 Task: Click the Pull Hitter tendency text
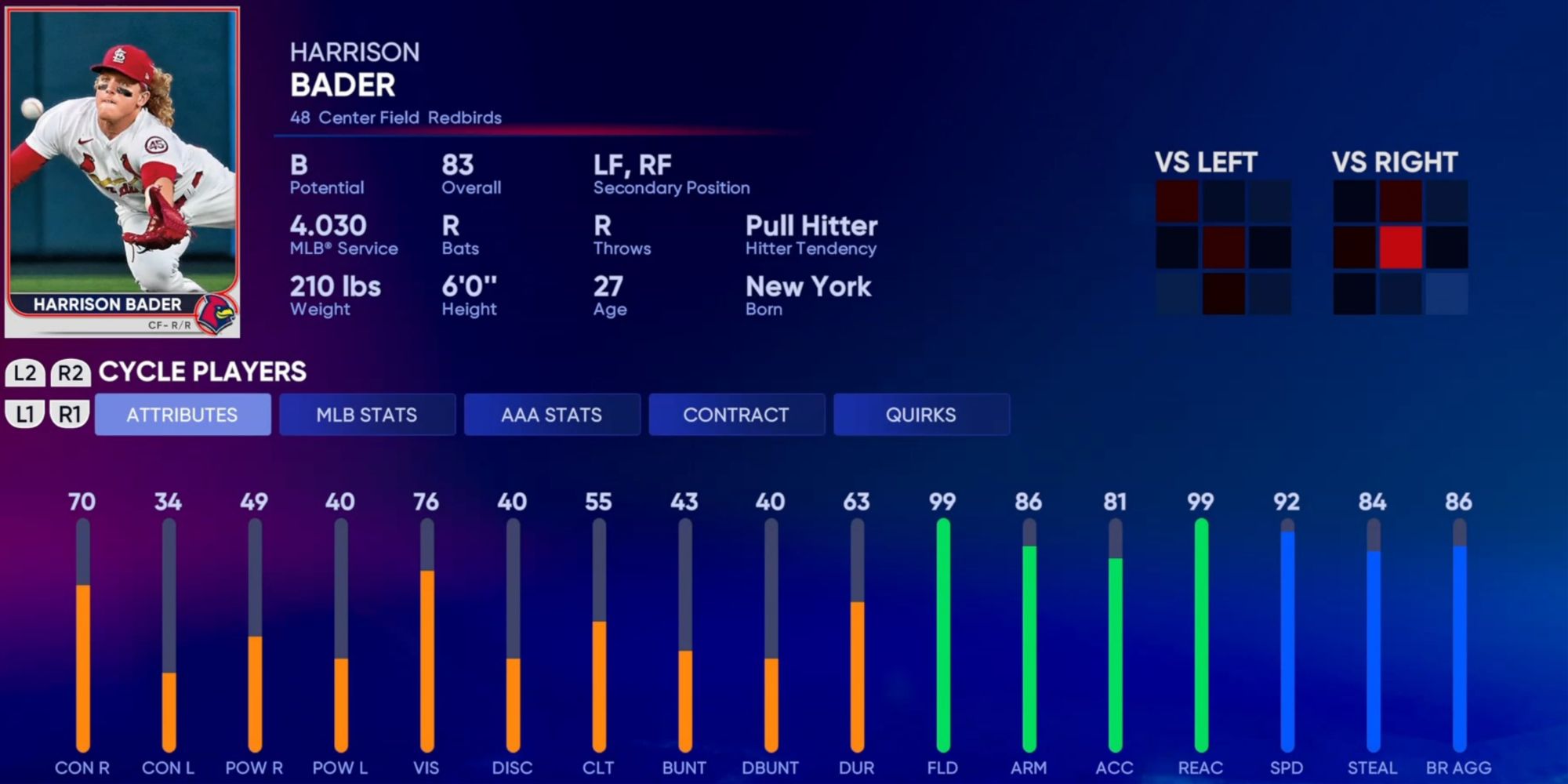coord(812,227)
